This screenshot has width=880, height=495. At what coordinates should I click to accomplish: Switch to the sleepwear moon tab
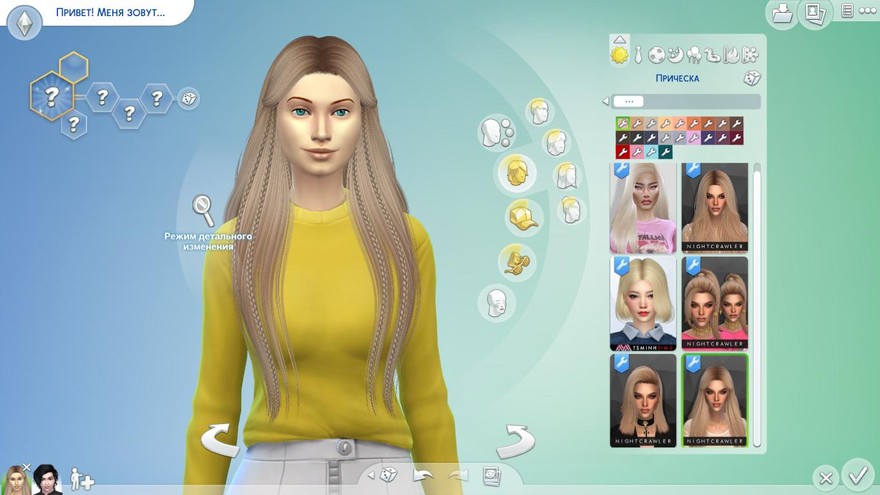[x=675, y=55]
